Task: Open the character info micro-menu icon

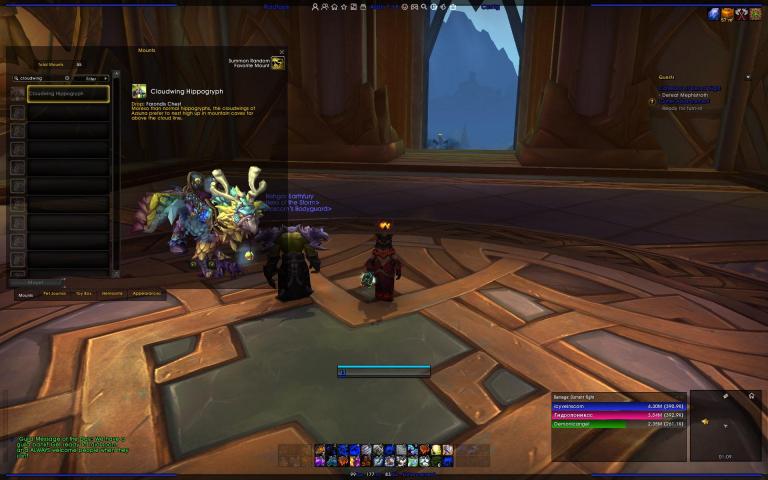Action: (317, 6)
